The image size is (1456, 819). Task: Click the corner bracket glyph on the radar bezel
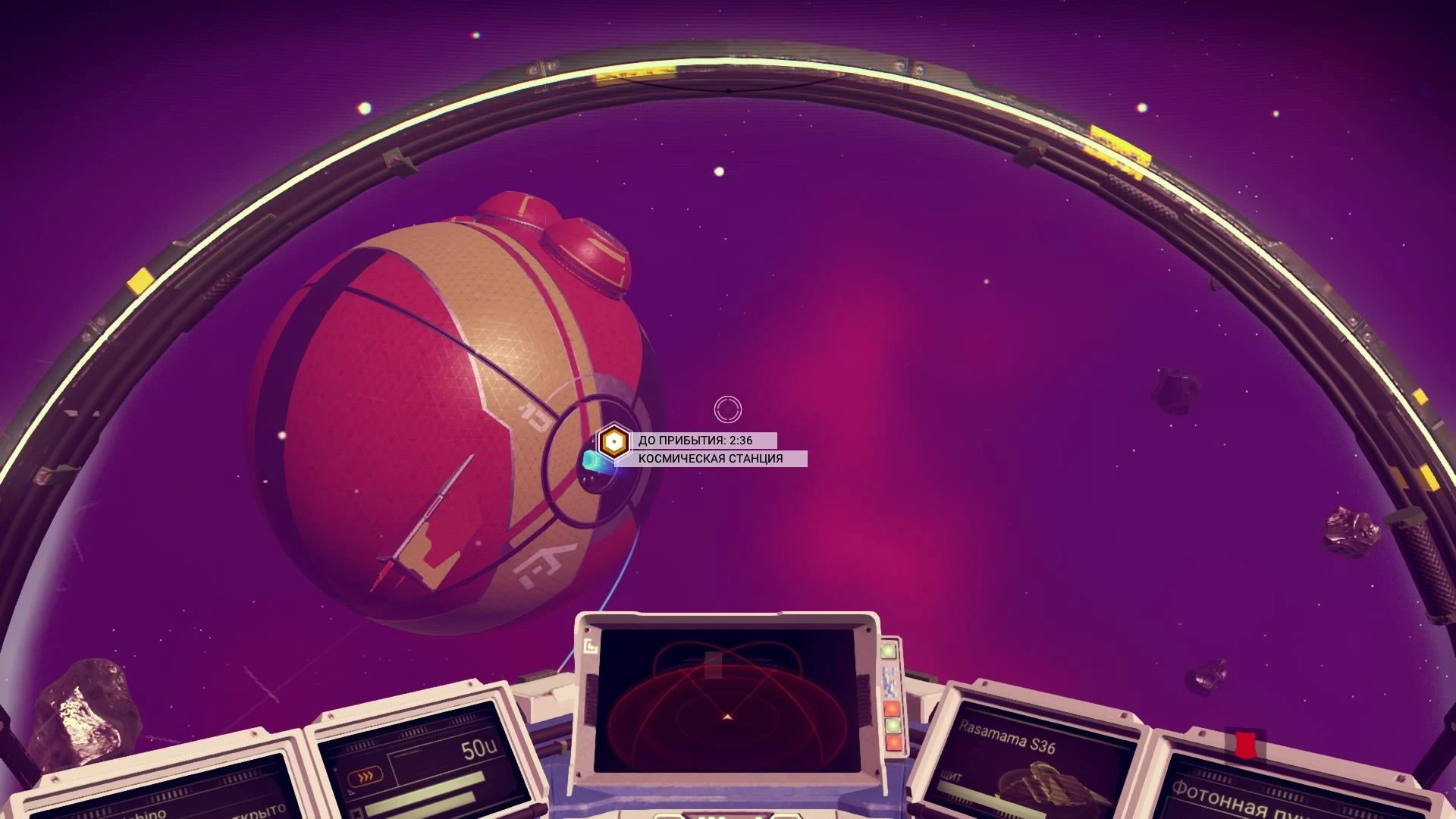click(x=591, y=646)
